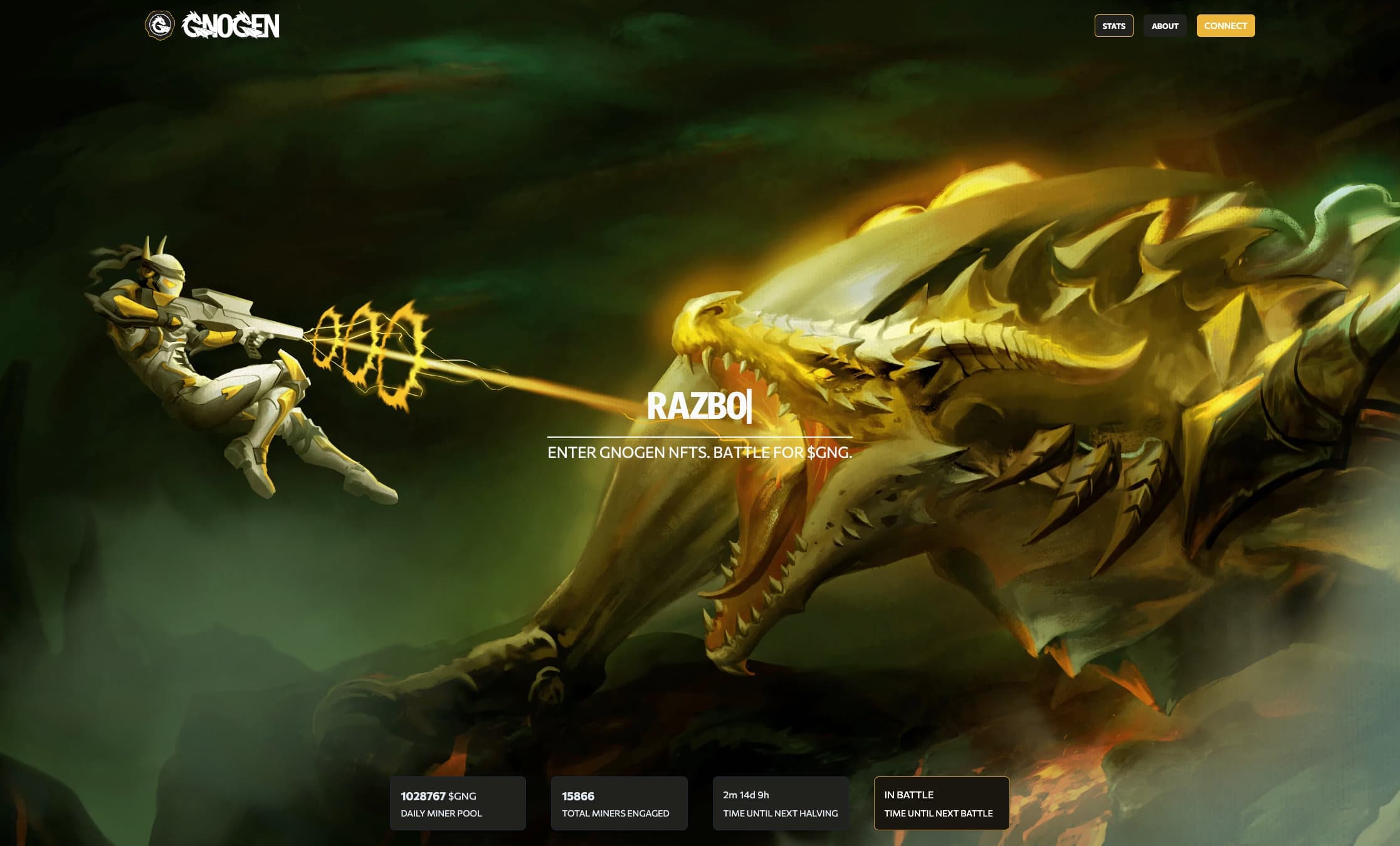1400x846 pixels.
Task: Select the Total Miners Engaged card
Action: [x=619, y=803]
